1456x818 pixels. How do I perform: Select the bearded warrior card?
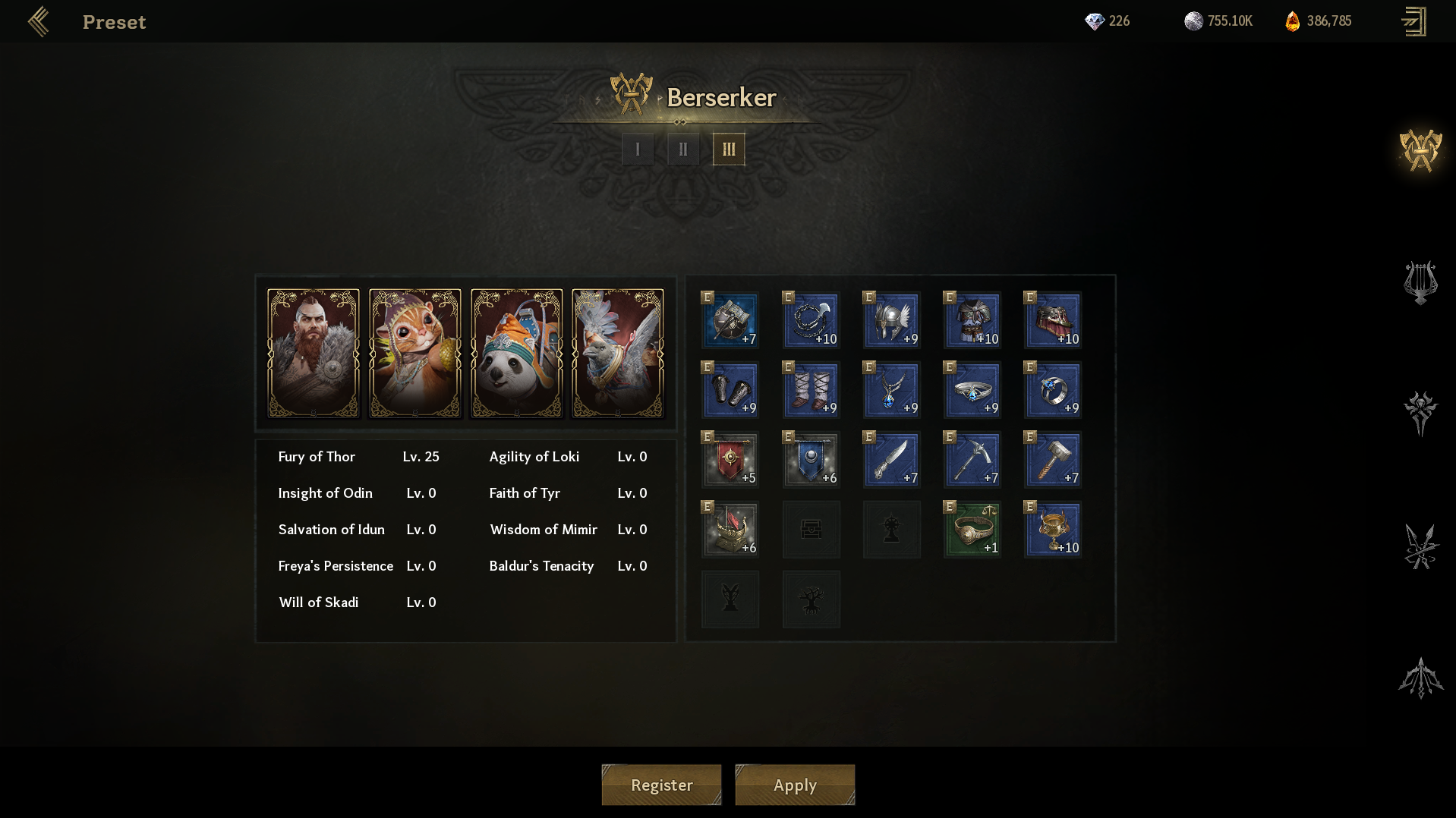[x=314, y=353]
